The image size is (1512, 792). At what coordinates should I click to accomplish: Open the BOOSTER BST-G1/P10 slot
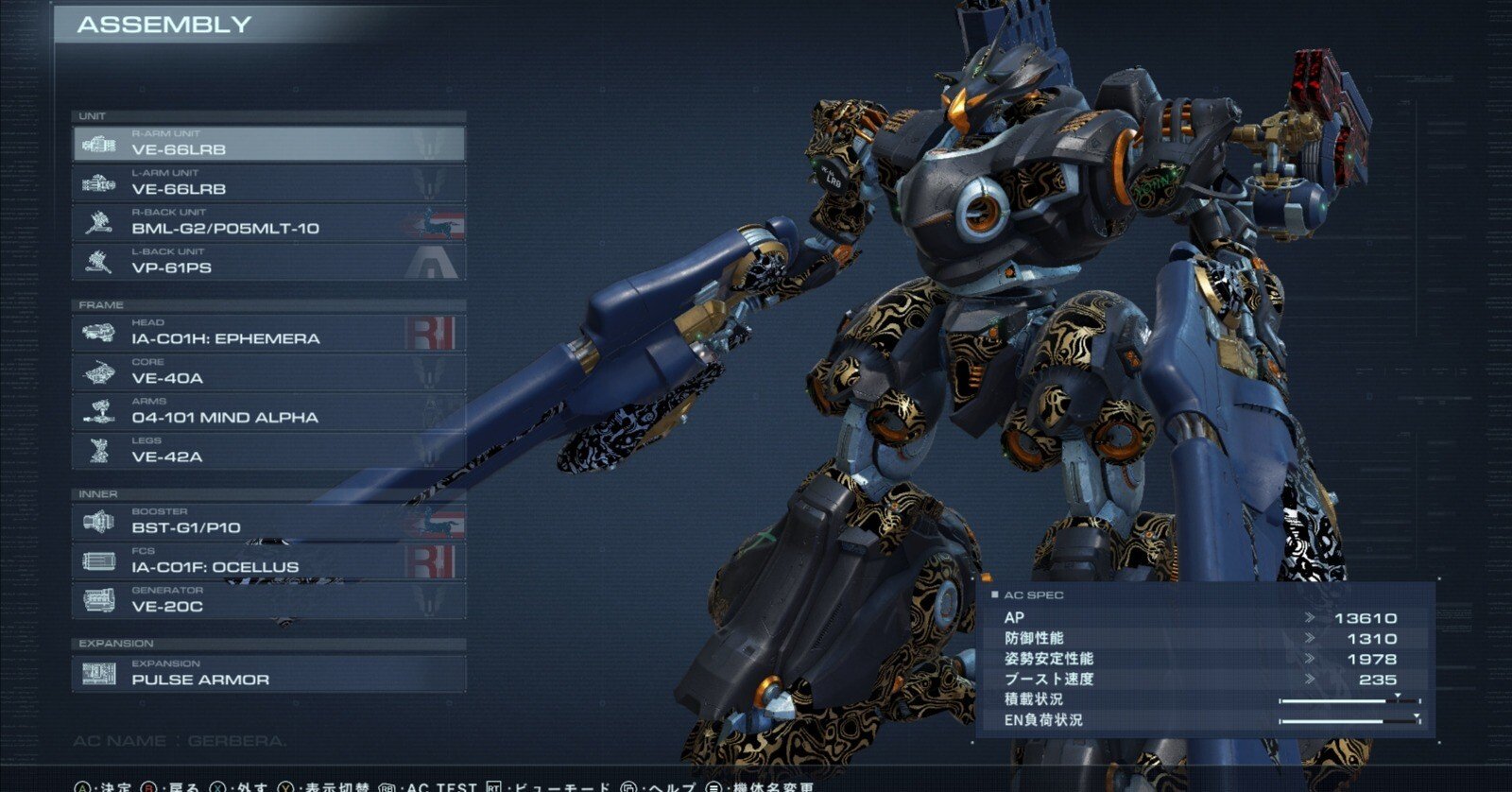point(268,522)
